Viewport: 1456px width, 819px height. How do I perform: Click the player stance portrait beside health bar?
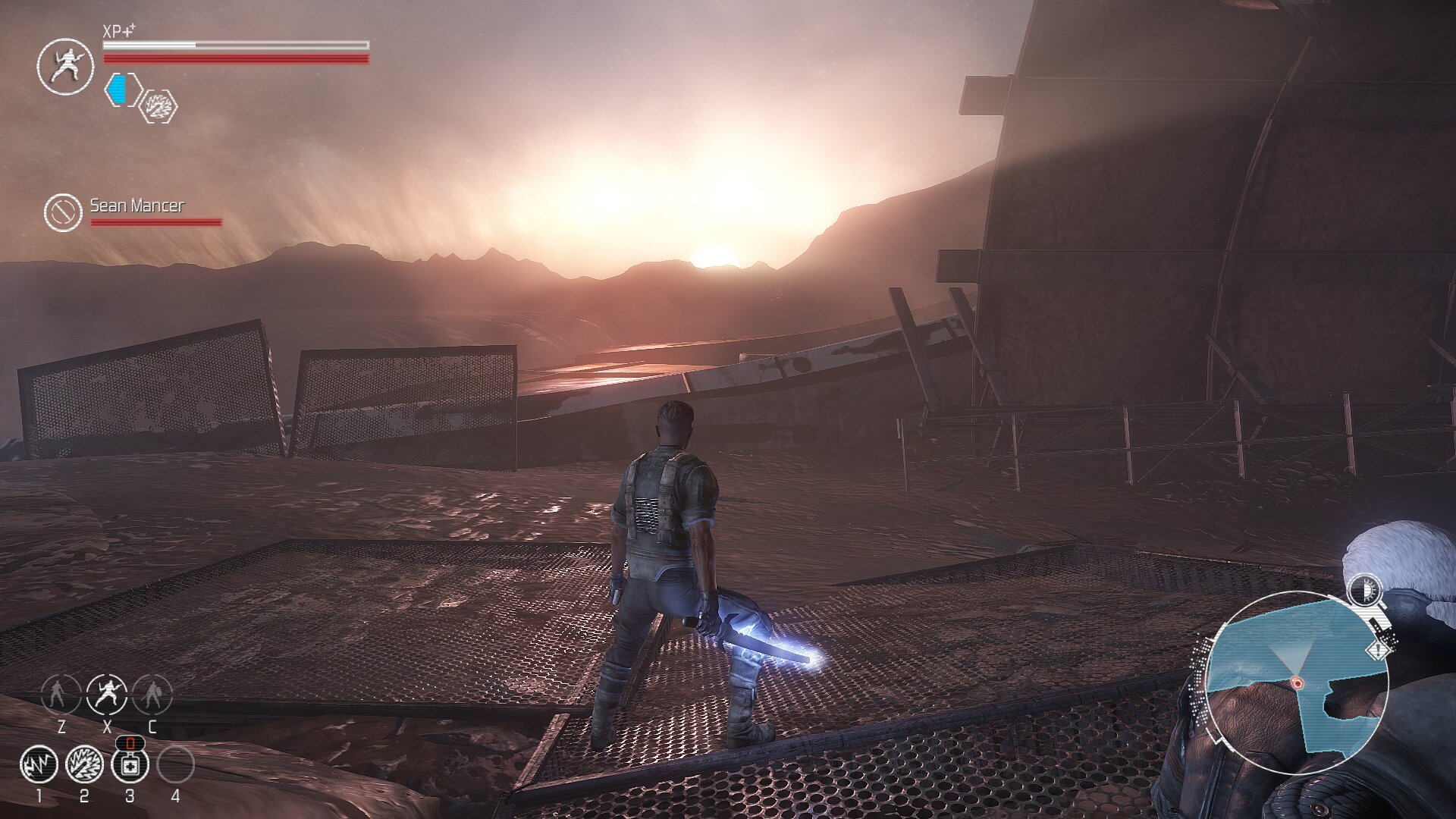pyautogui.click(x=66, y=67)
